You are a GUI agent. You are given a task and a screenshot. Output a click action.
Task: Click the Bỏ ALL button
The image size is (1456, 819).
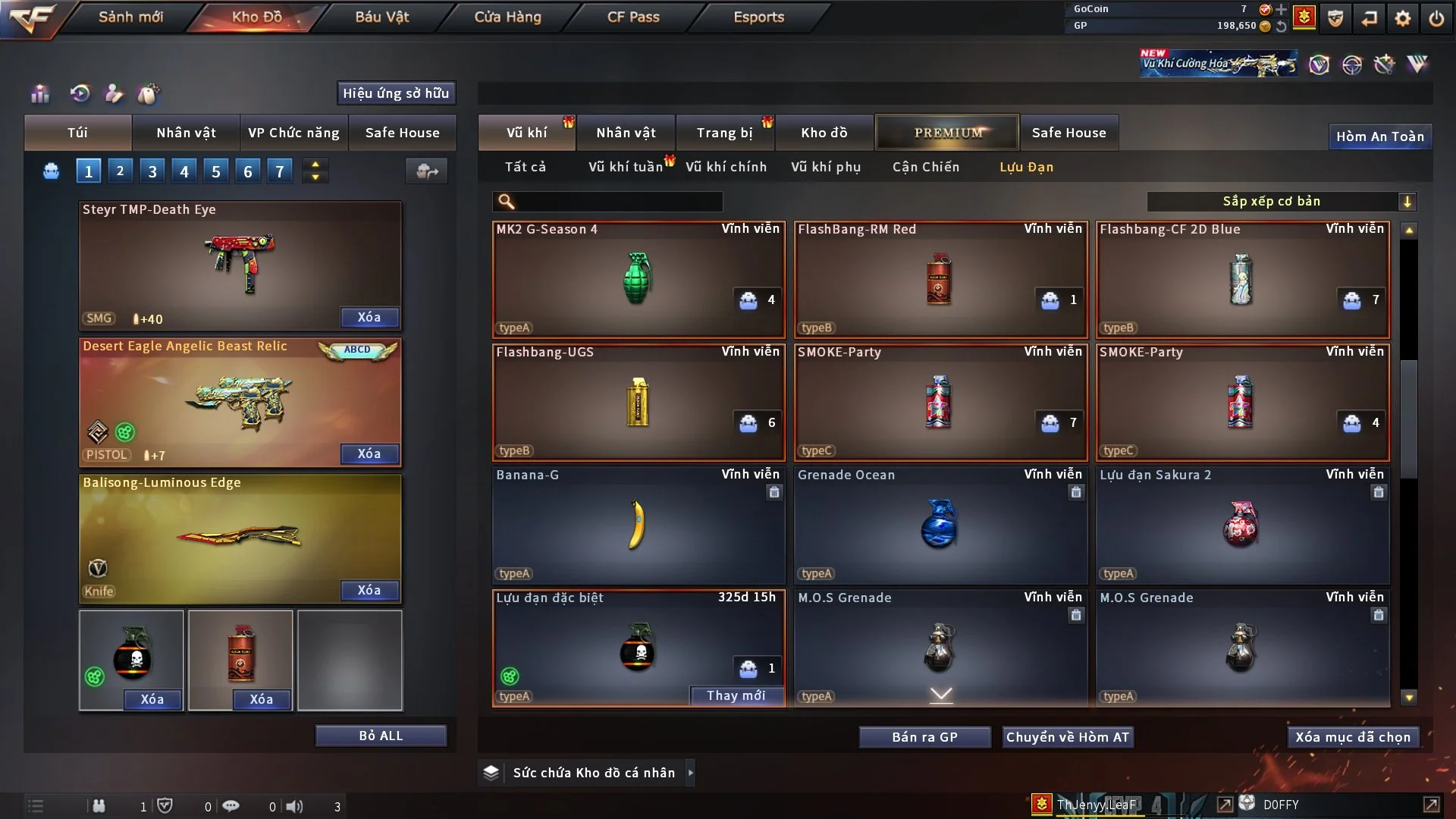pos(381,736)
